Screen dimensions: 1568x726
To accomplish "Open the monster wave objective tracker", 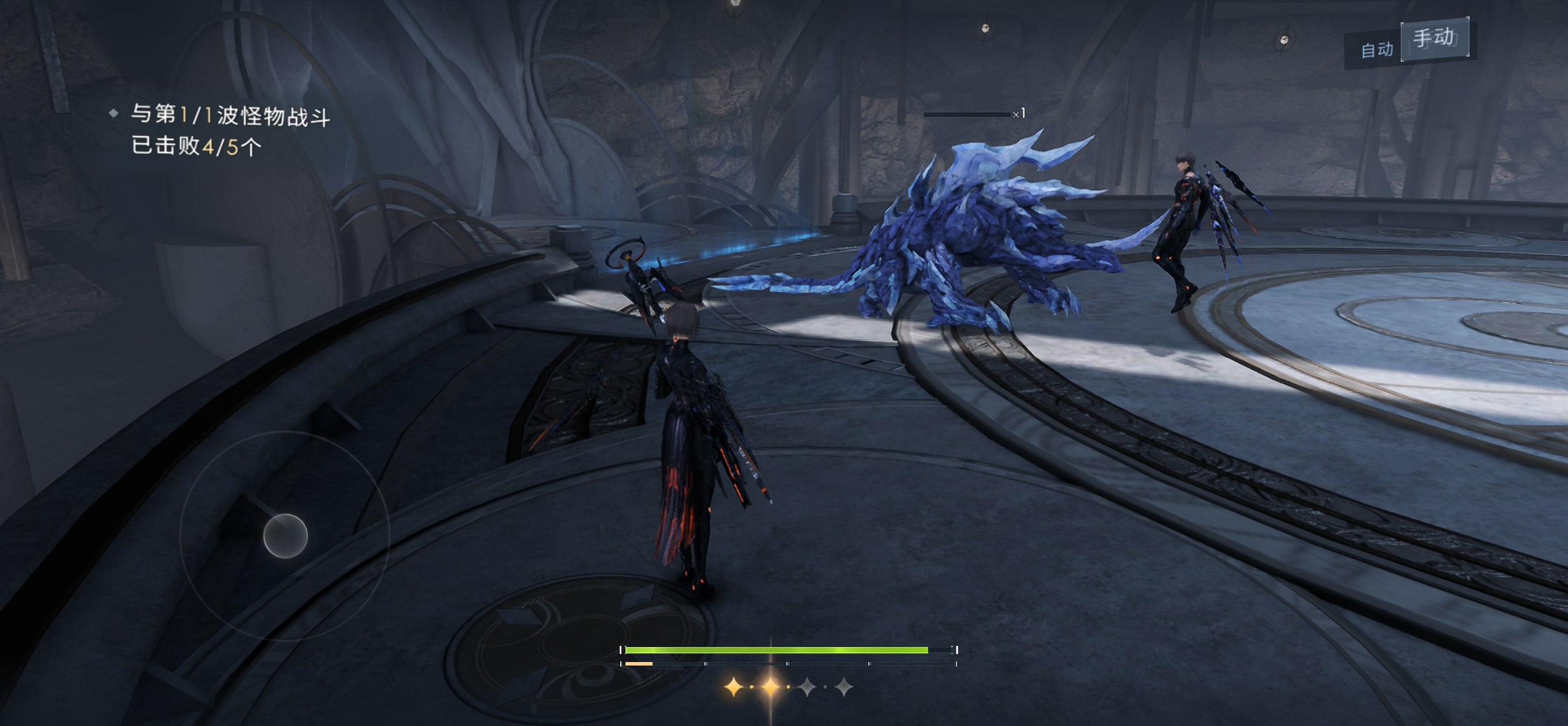I will pyautogui.click(x=229, y=130).
